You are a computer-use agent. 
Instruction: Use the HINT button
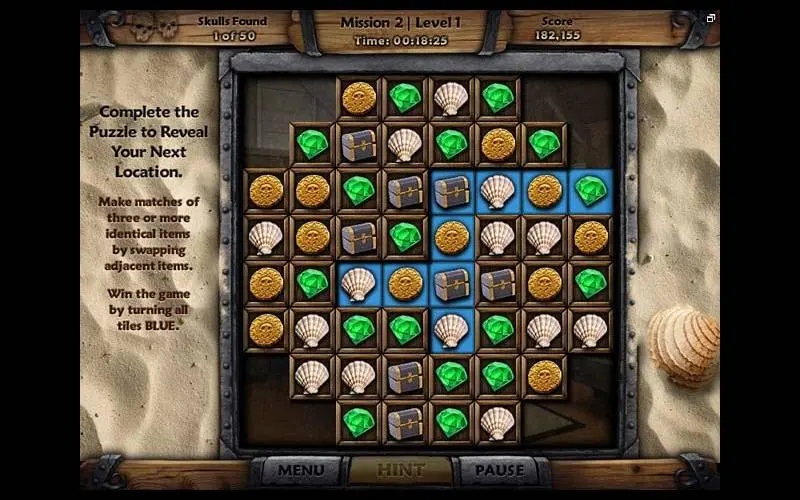pos(400,470)
